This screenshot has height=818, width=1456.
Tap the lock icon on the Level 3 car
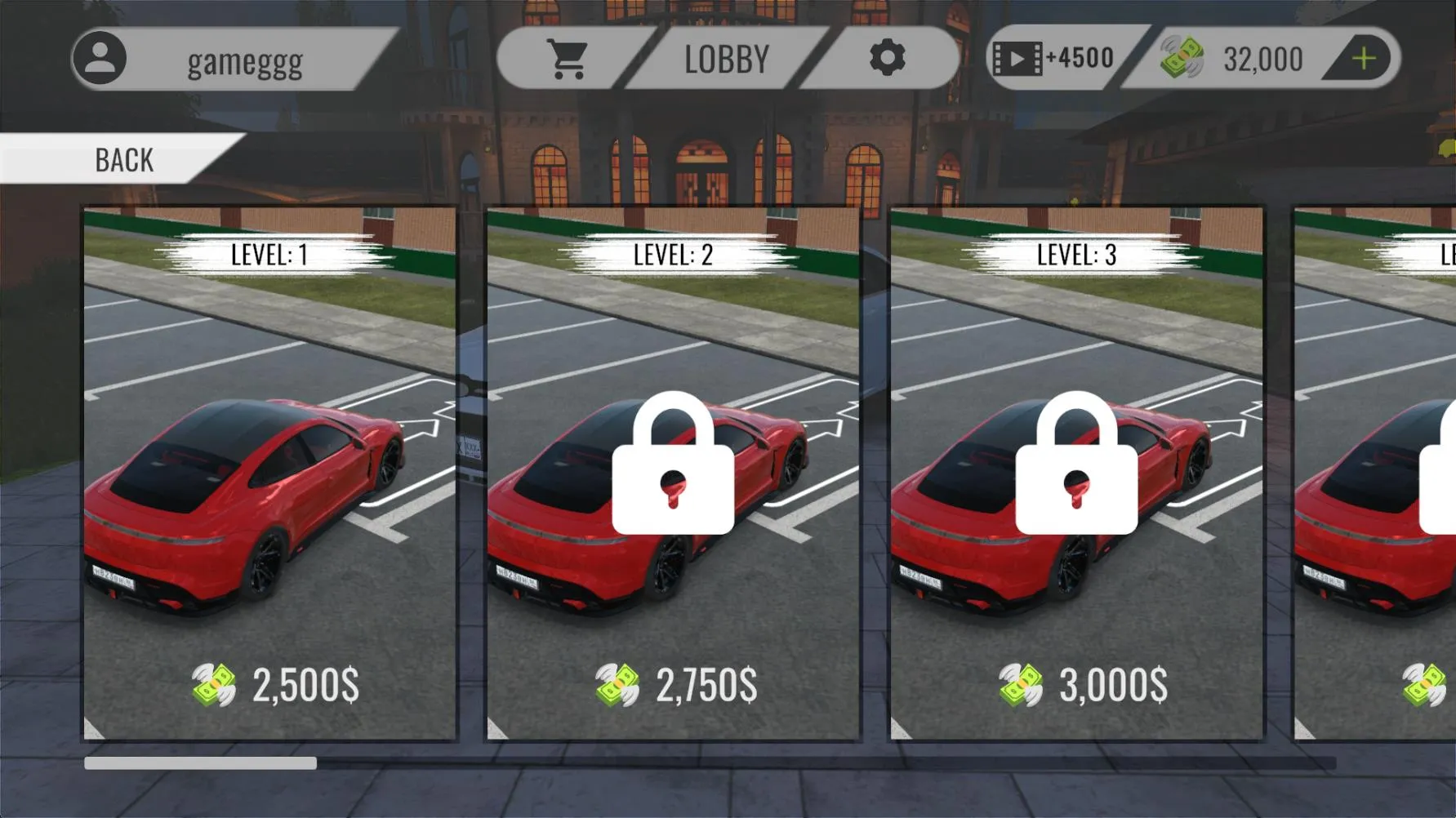coord(1076,461)
